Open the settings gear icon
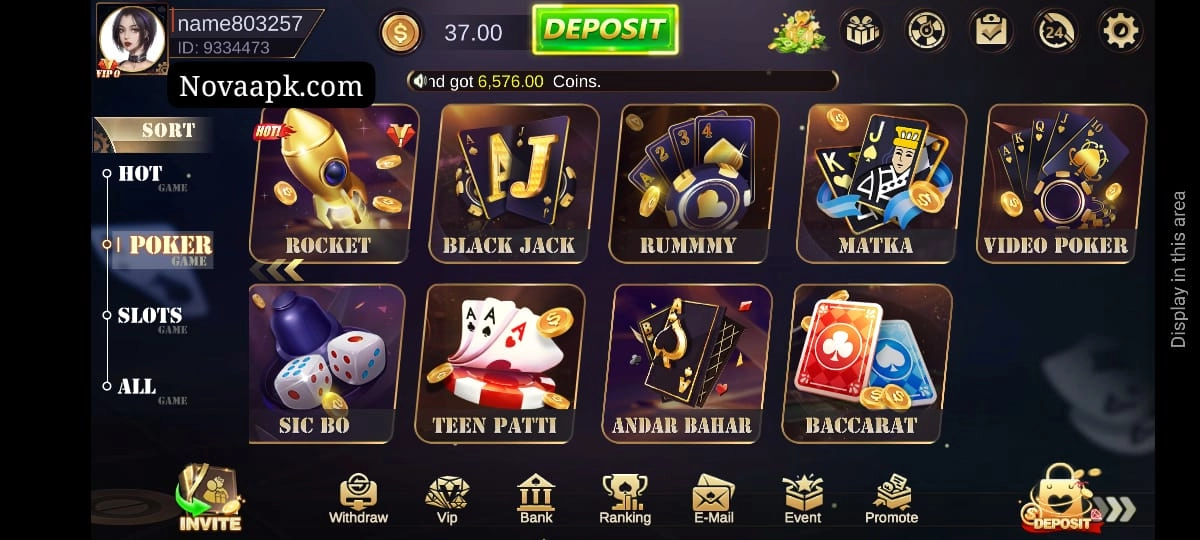 click(x=1120, y=31)
